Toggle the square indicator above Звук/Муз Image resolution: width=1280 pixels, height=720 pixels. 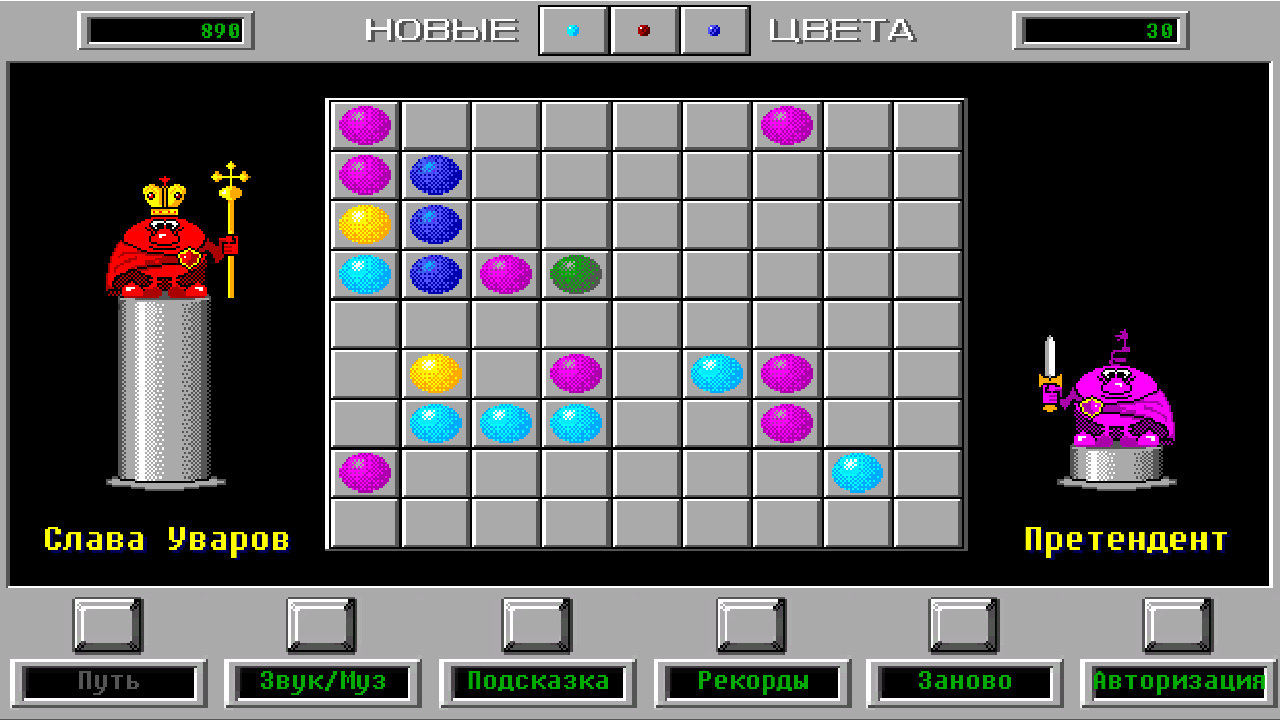tap(320, 625)
